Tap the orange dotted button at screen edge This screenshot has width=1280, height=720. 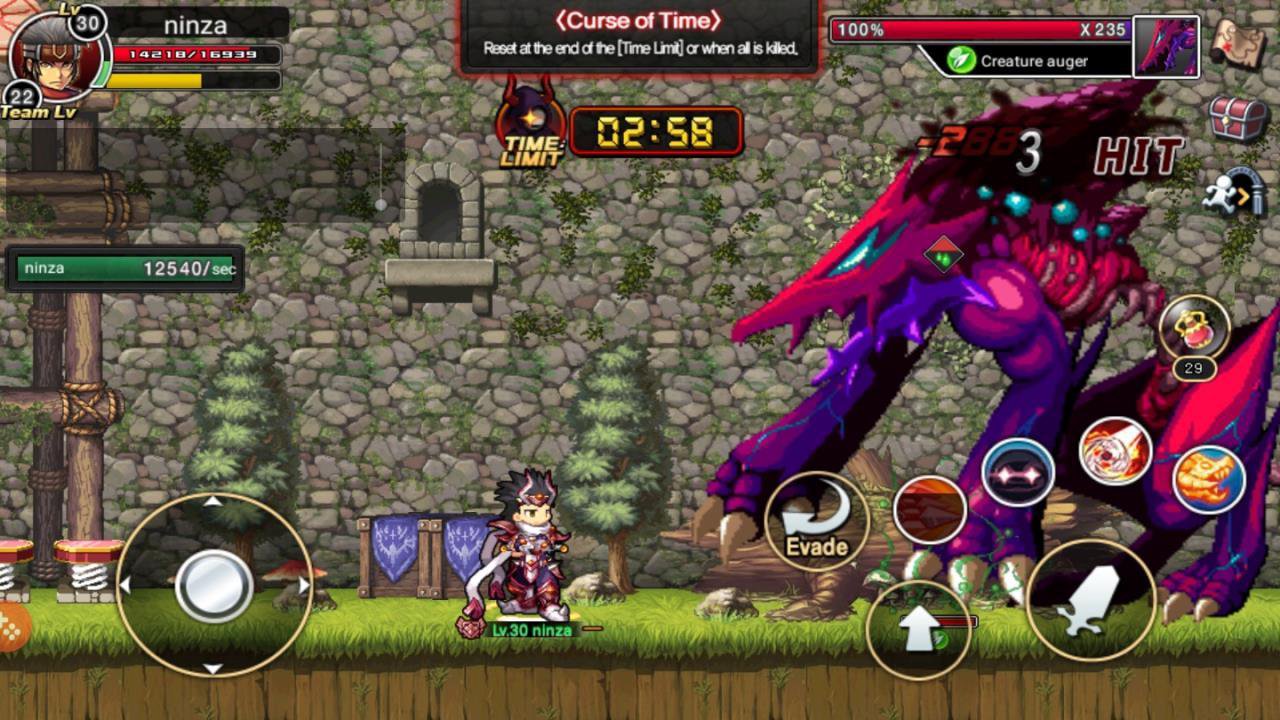click(x=12, y=626)
